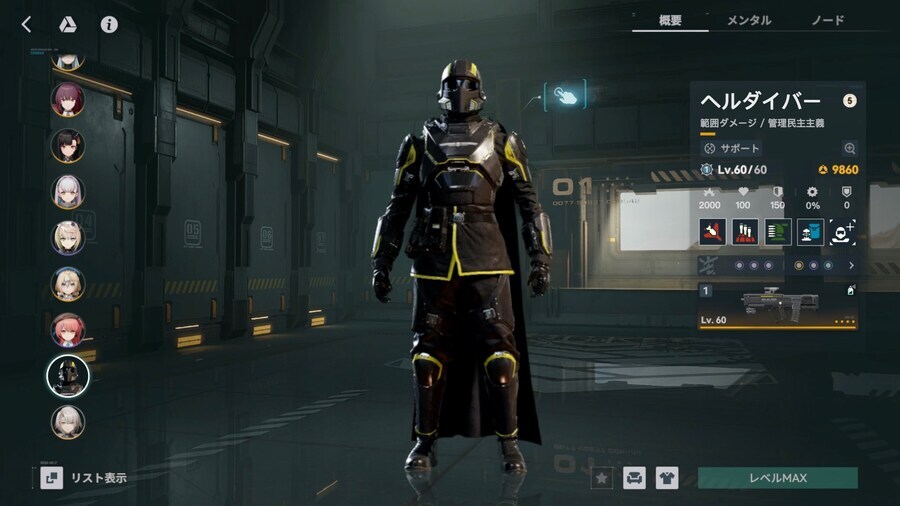The image size is (900, 506).
Task: Open the sofa dormitory icon
Action: click(634, 478)
